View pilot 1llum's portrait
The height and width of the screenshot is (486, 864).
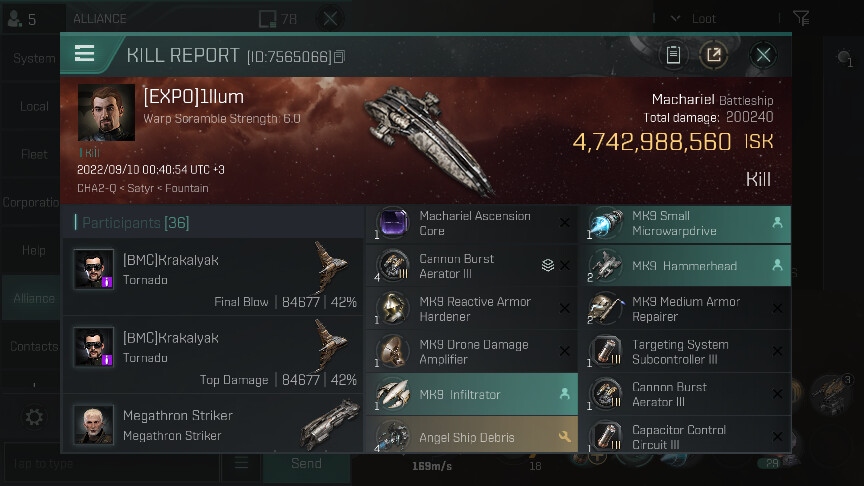click(x=106, y=113)
